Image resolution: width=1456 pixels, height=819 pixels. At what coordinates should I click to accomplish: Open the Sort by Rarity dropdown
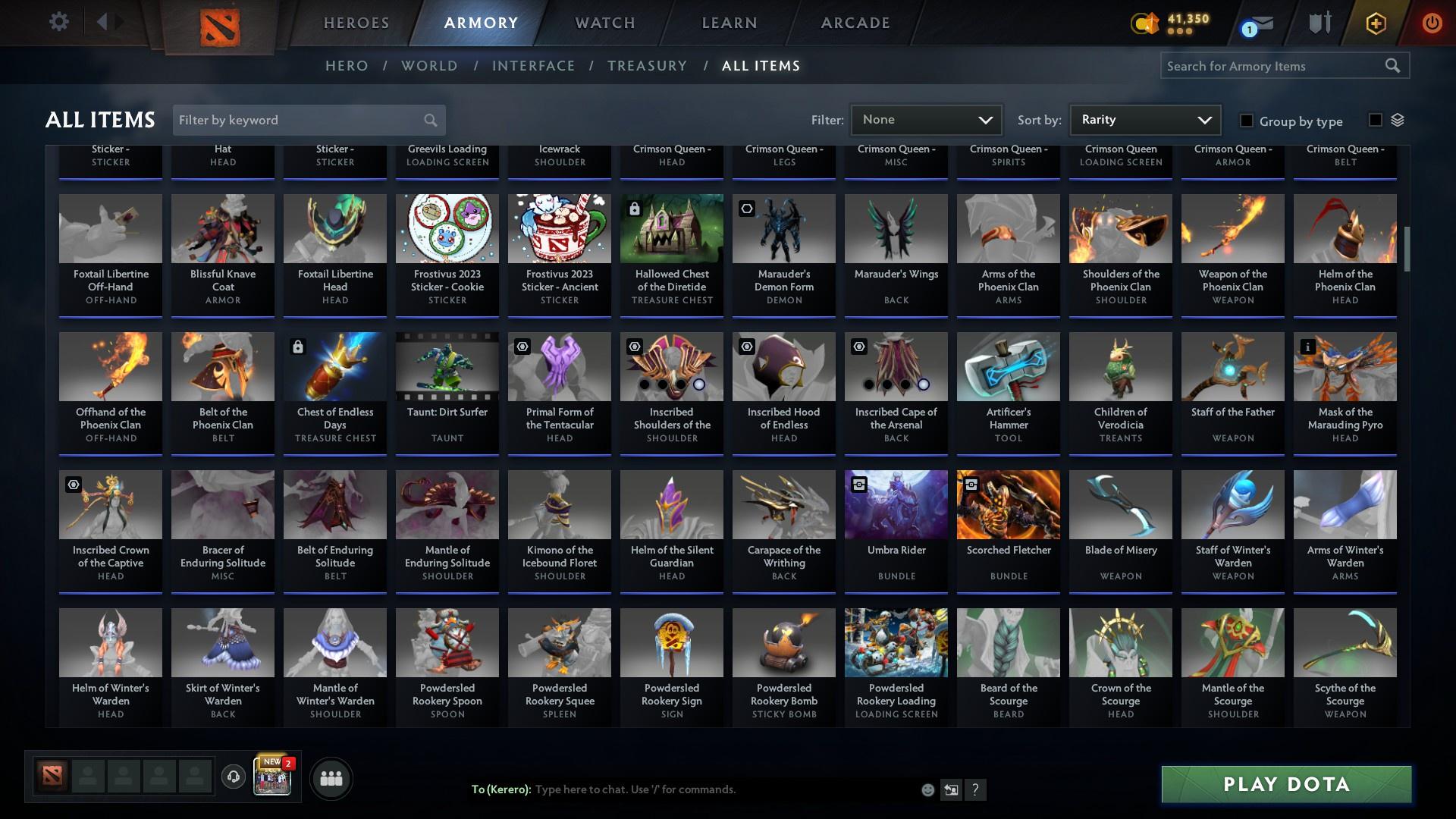click(1144, 119)
